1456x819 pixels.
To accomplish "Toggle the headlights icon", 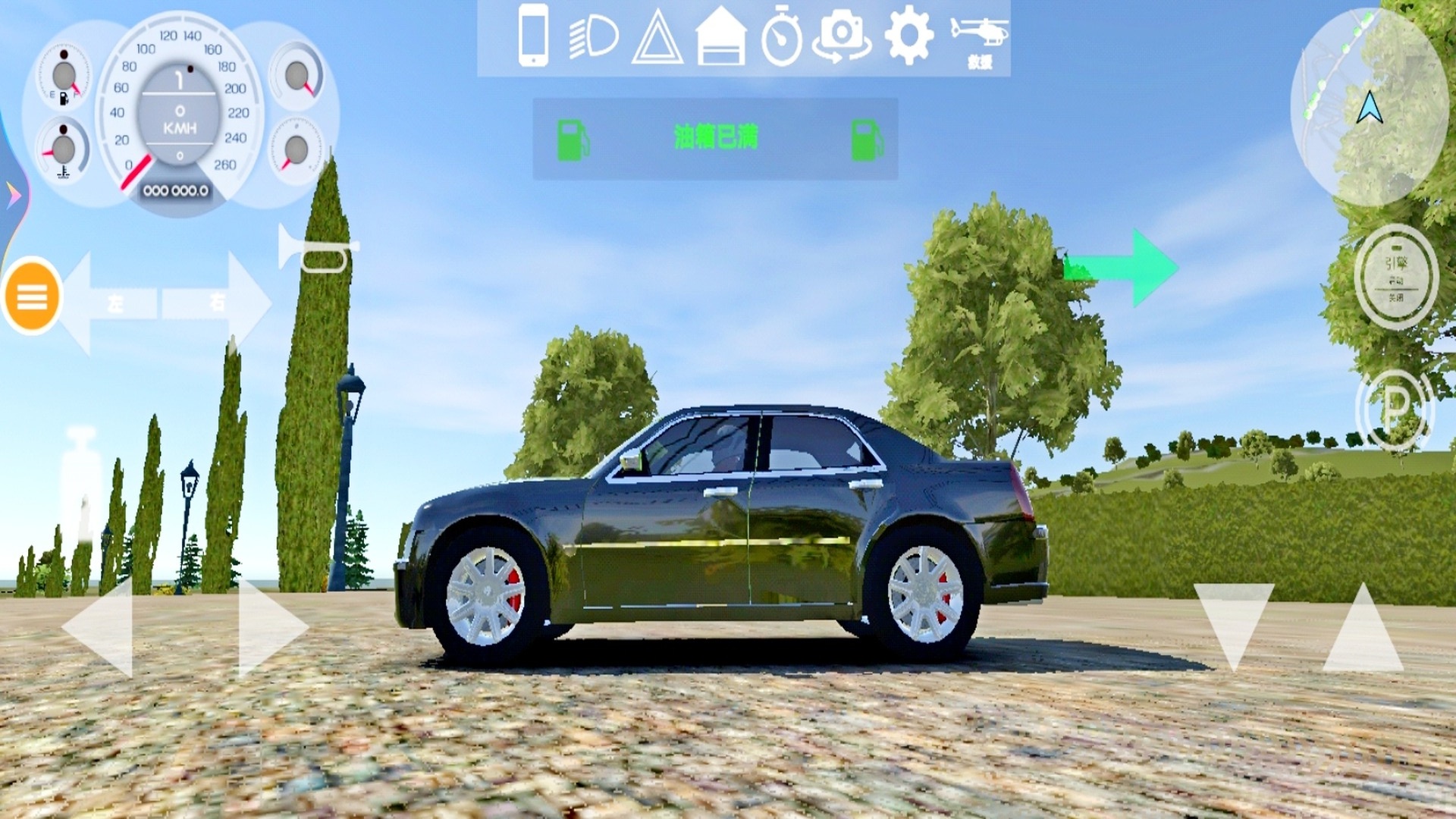I will click(594, 37).
